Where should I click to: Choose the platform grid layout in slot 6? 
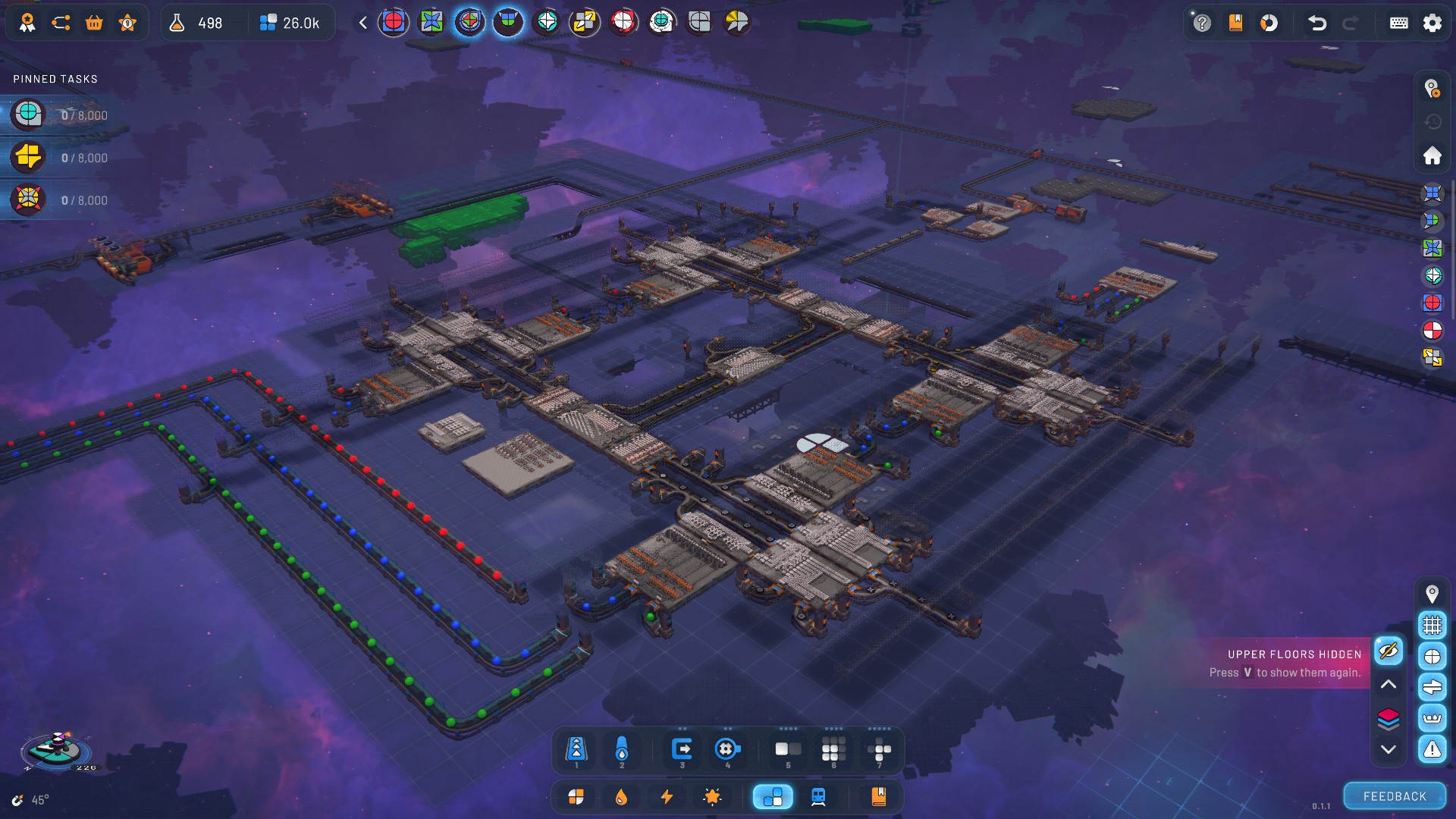tap(833, 750)
